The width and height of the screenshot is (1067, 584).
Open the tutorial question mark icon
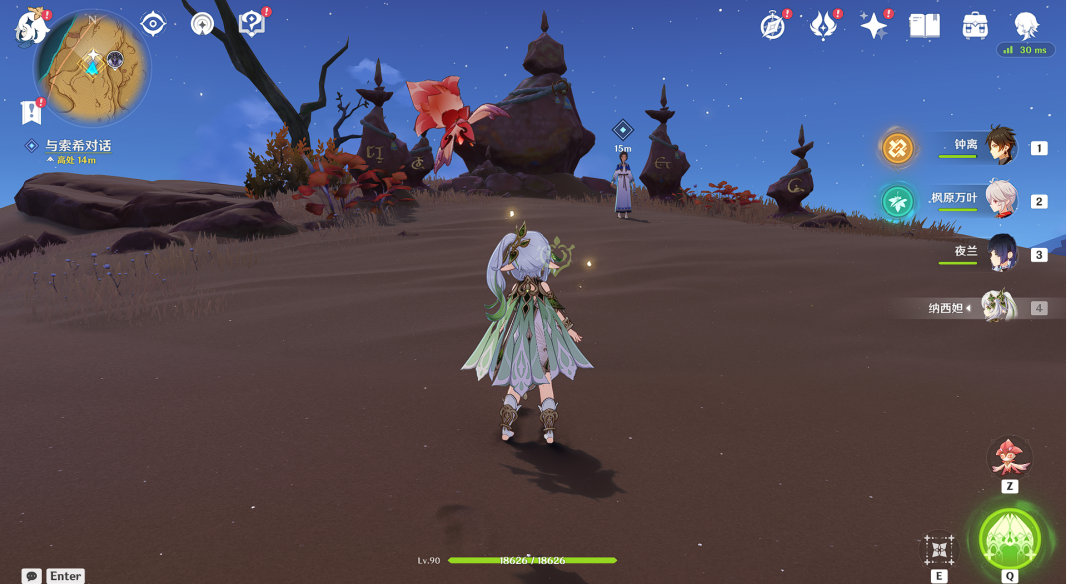click(251, 23)
